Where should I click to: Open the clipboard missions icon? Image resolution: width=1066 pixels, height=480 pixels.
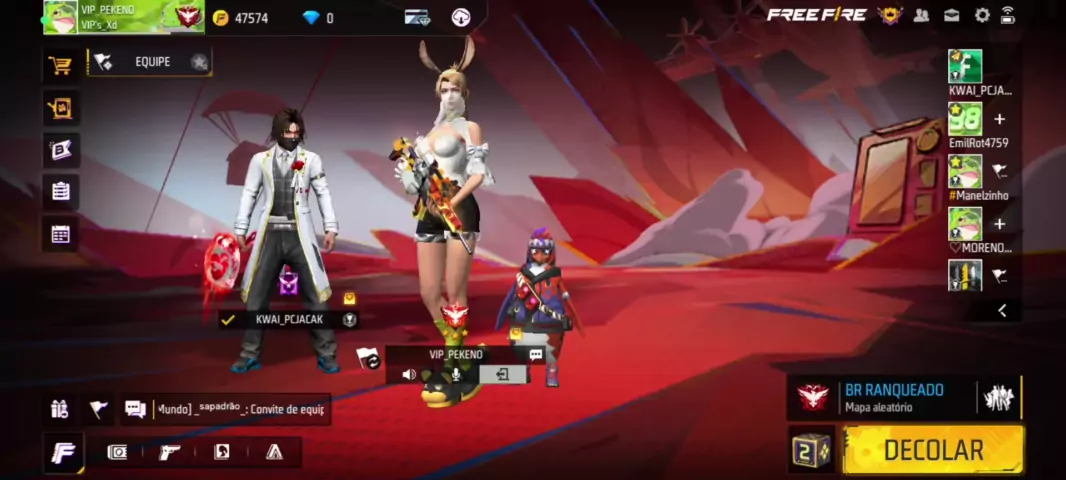click(60, 191)
